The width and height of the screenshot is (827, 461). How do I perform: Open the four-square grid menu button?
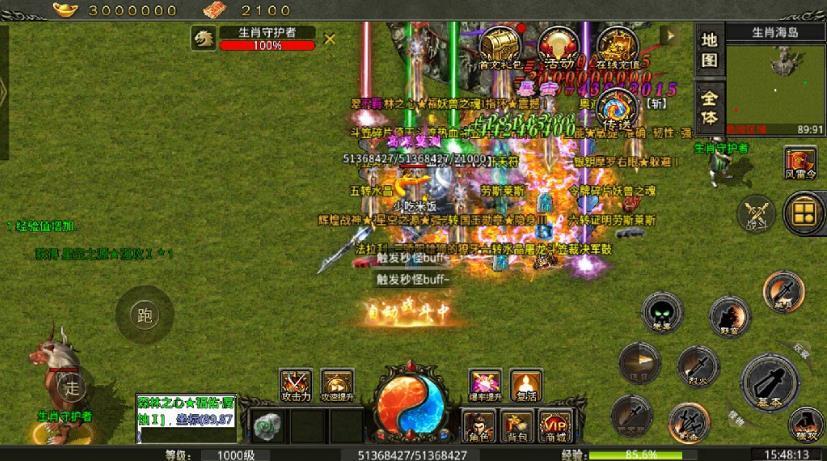[x=802, y=211]
